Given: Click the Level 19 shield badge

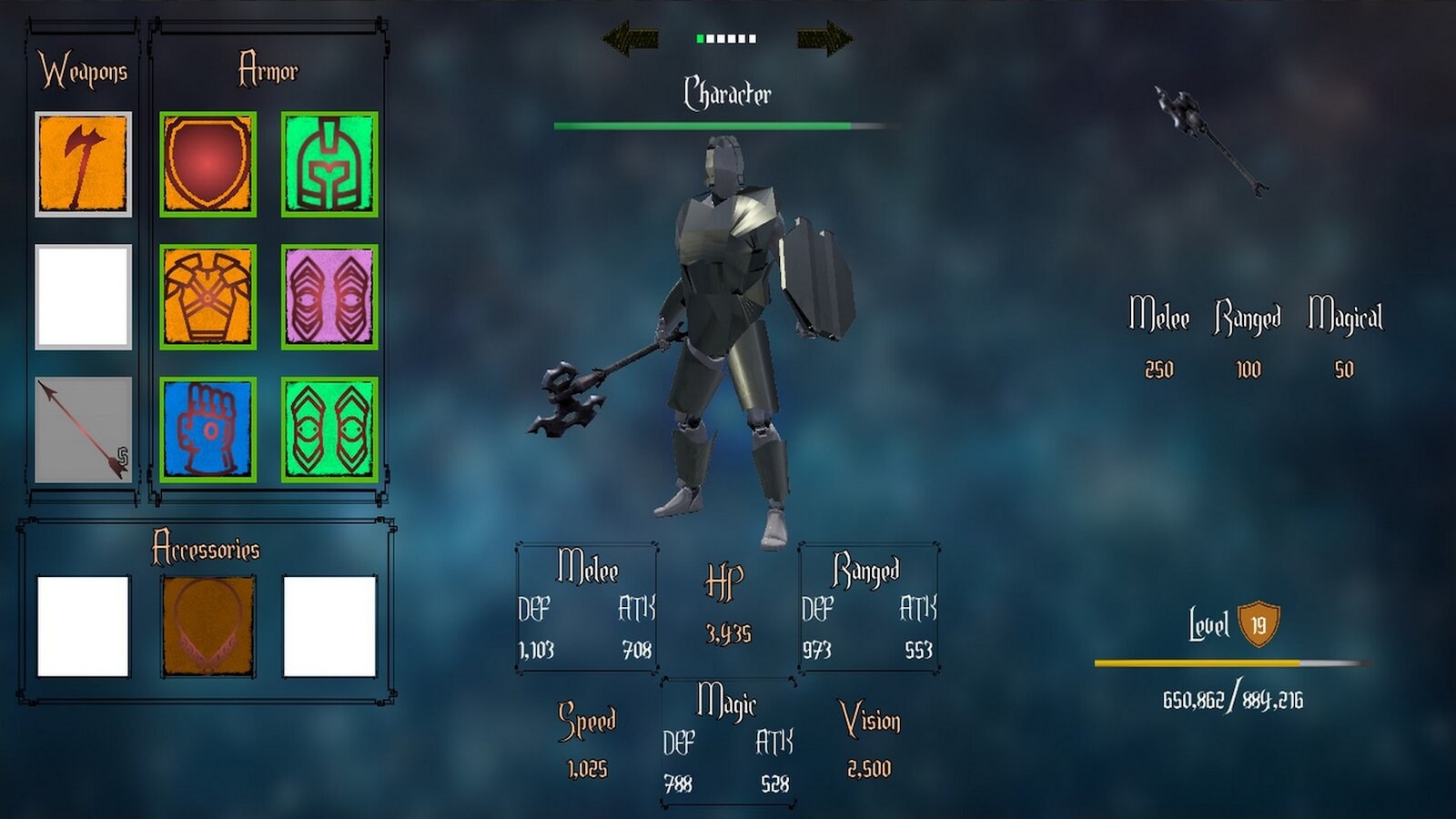Looking at the screenshot, I should pos(1259,624).
